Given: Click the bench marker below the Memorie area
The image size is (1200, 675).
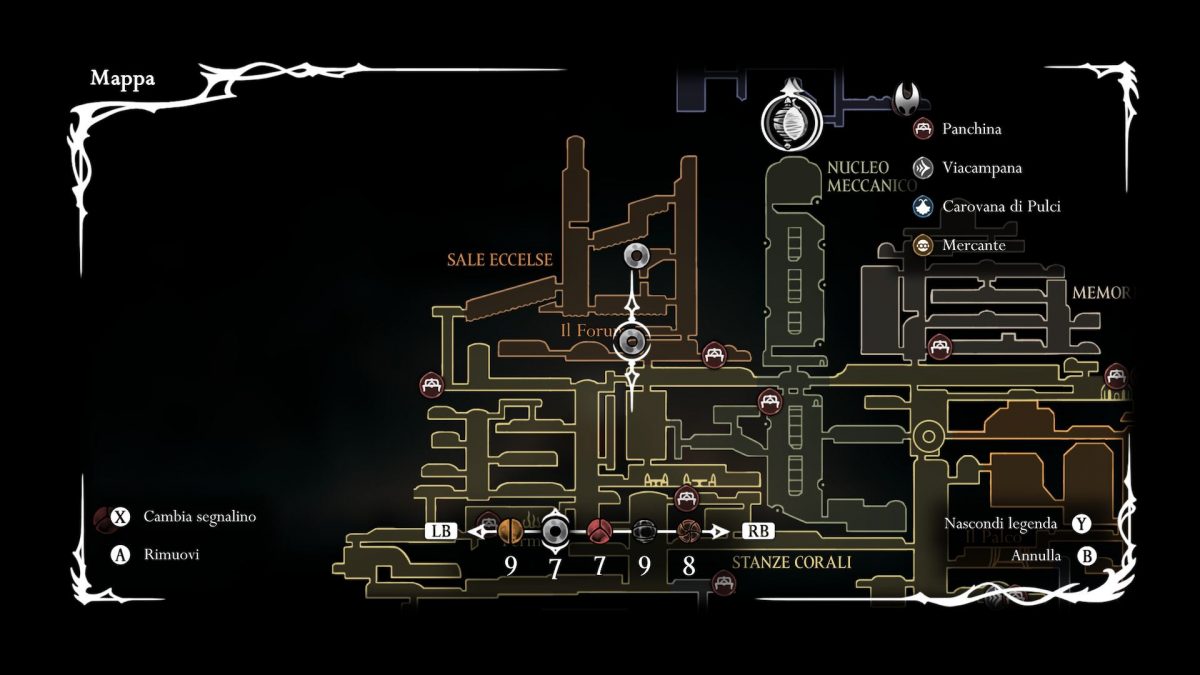Looking at the screenshot, I should (x=938, y=347).
